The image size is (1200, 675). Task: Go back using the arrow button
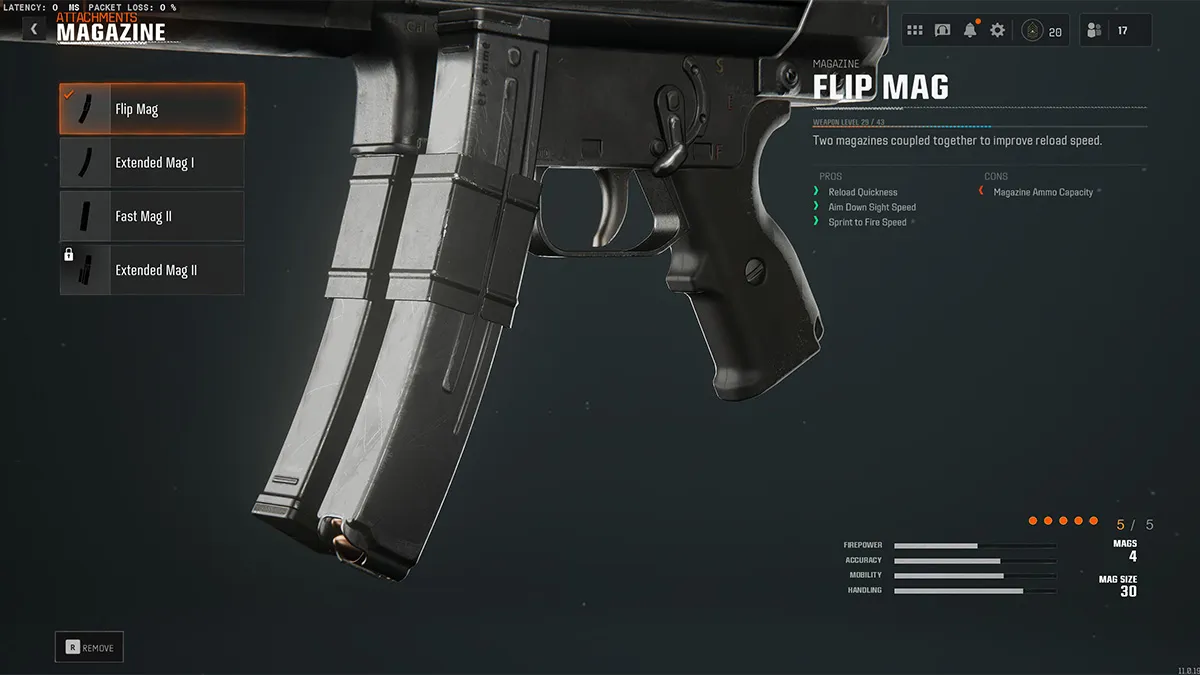tap(34, 30)
